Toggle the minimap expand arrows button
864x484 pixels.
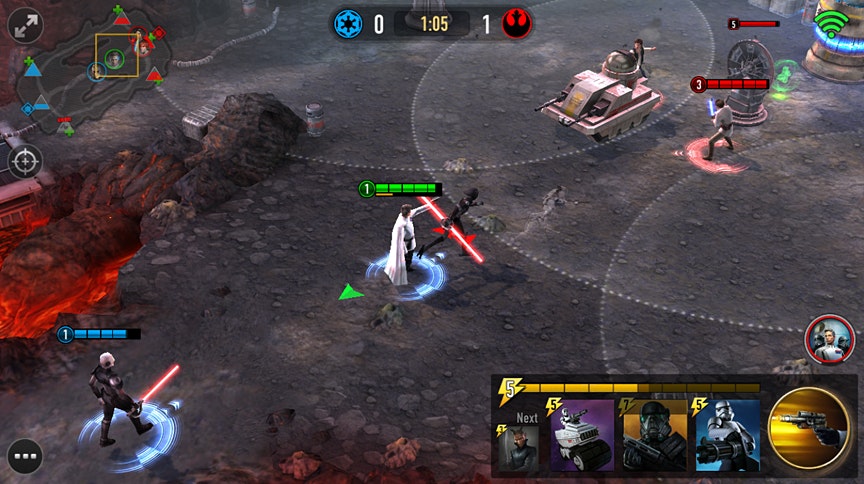(24, 25)
